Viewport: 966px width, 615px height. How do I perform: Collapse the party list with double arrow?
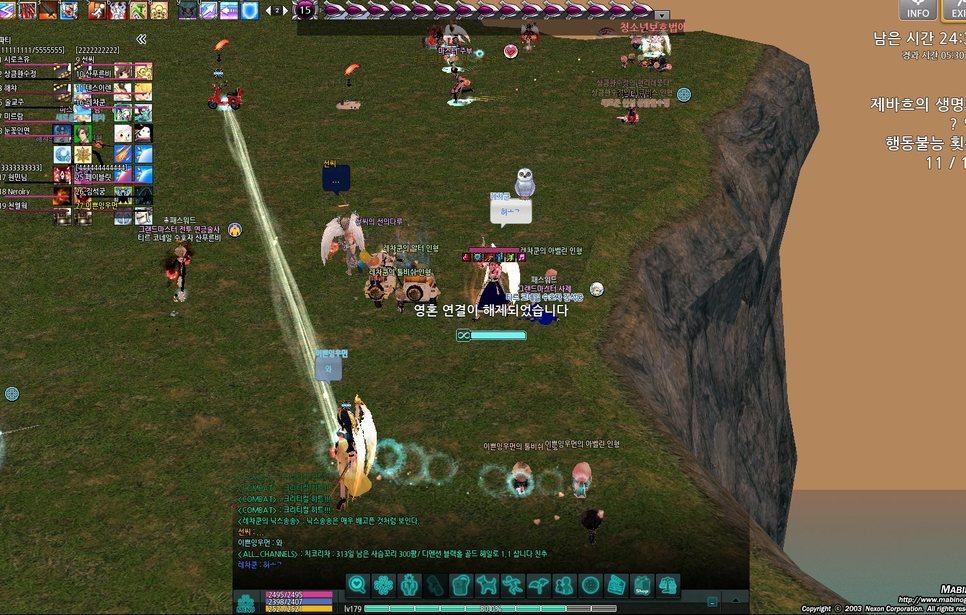(141, 39)
